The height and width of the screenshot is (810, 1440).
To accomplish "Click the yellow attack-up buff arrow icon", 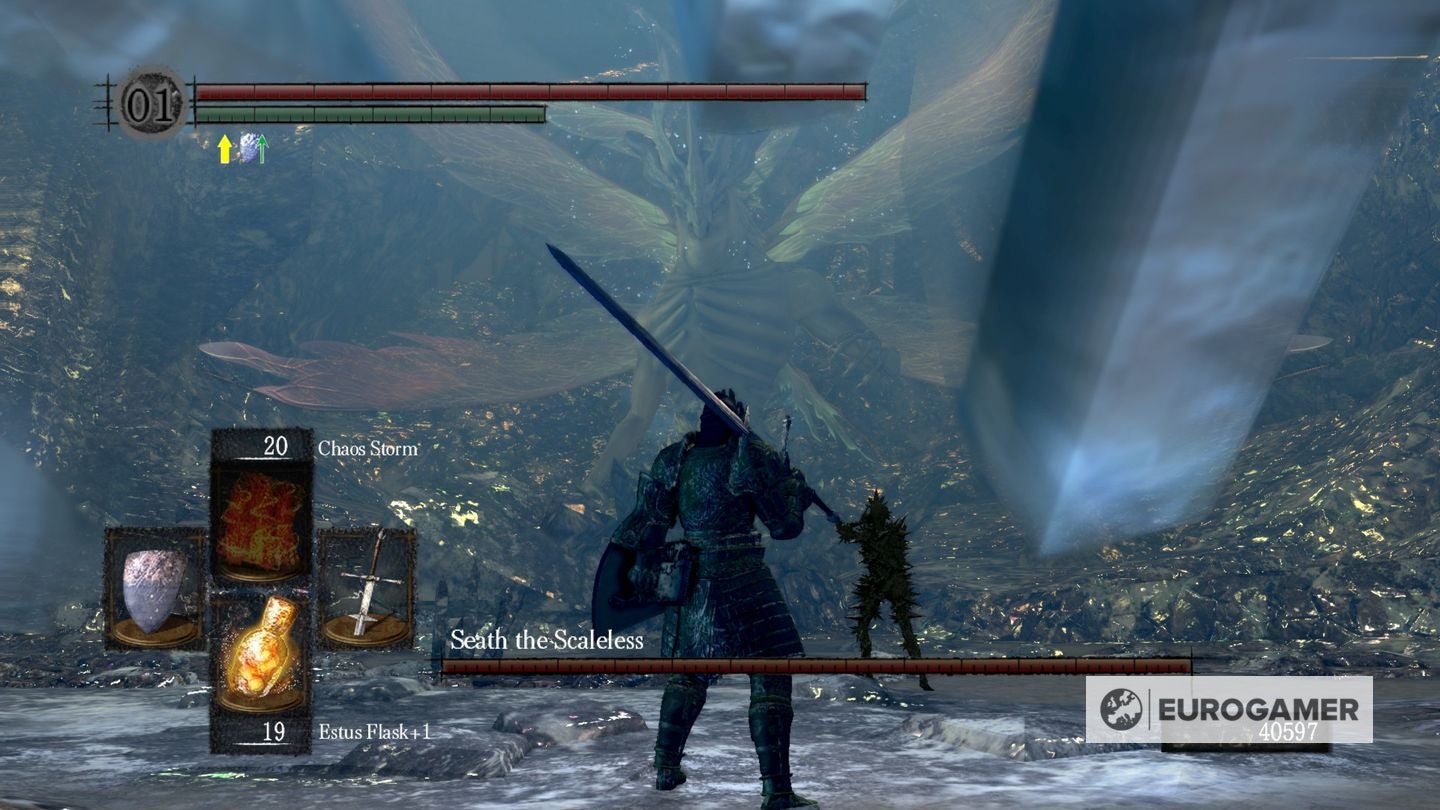I will (x=222, y=151).
